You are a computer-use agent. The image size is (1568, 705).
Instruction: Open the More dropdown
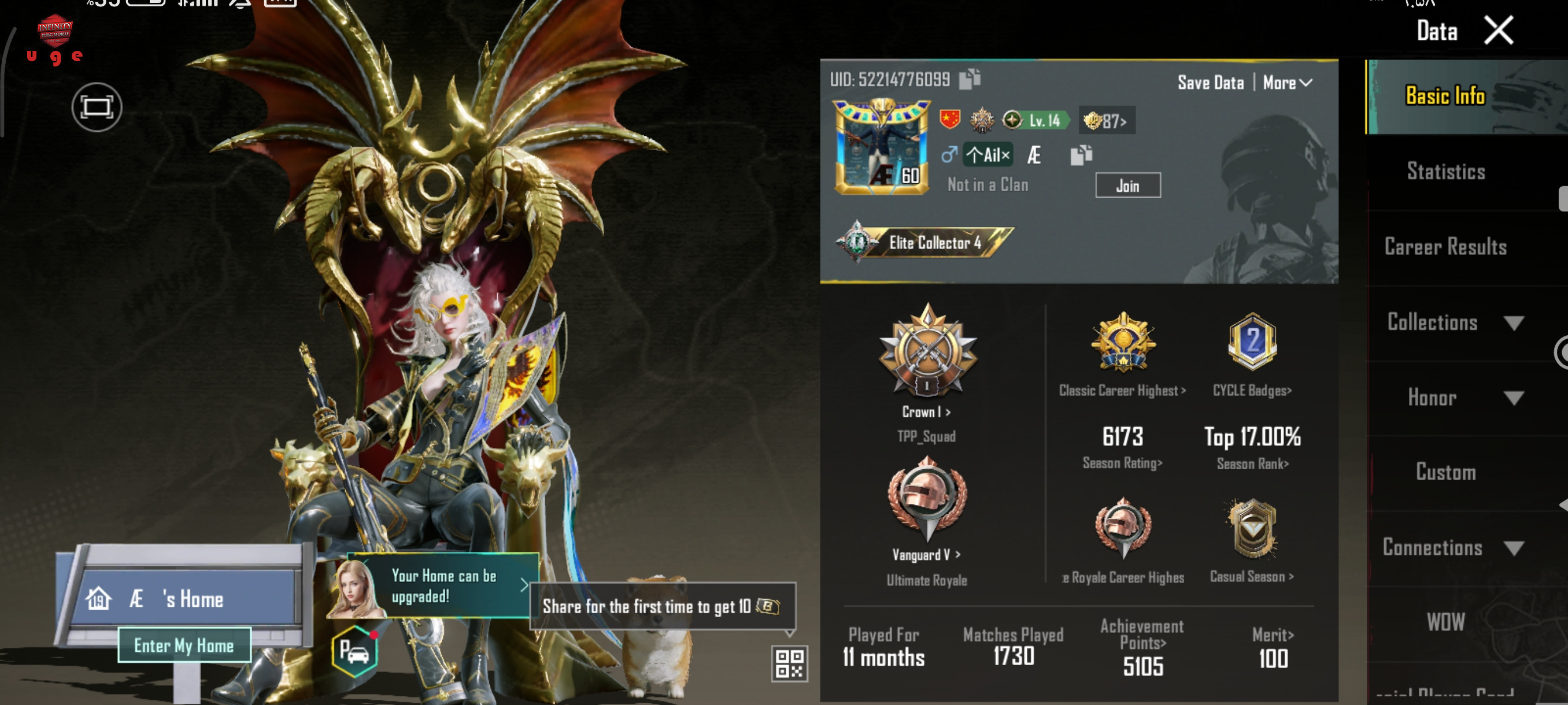1287,83
